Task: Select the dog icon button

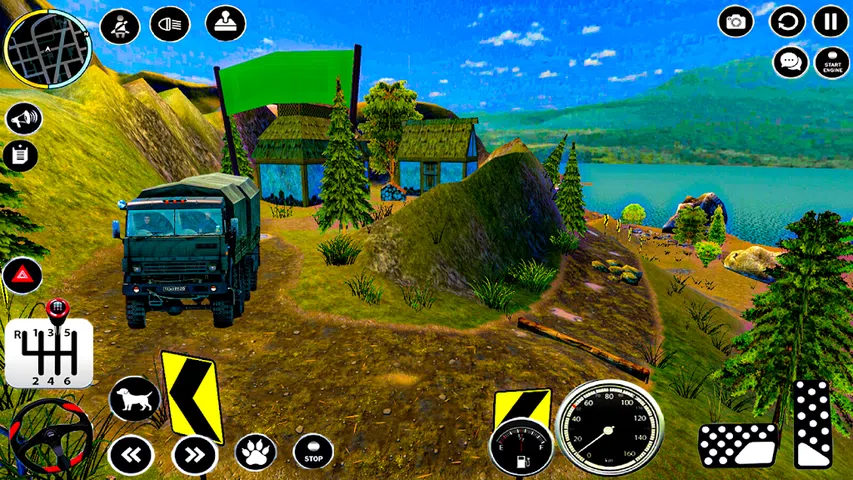Action: pos(134,401)
